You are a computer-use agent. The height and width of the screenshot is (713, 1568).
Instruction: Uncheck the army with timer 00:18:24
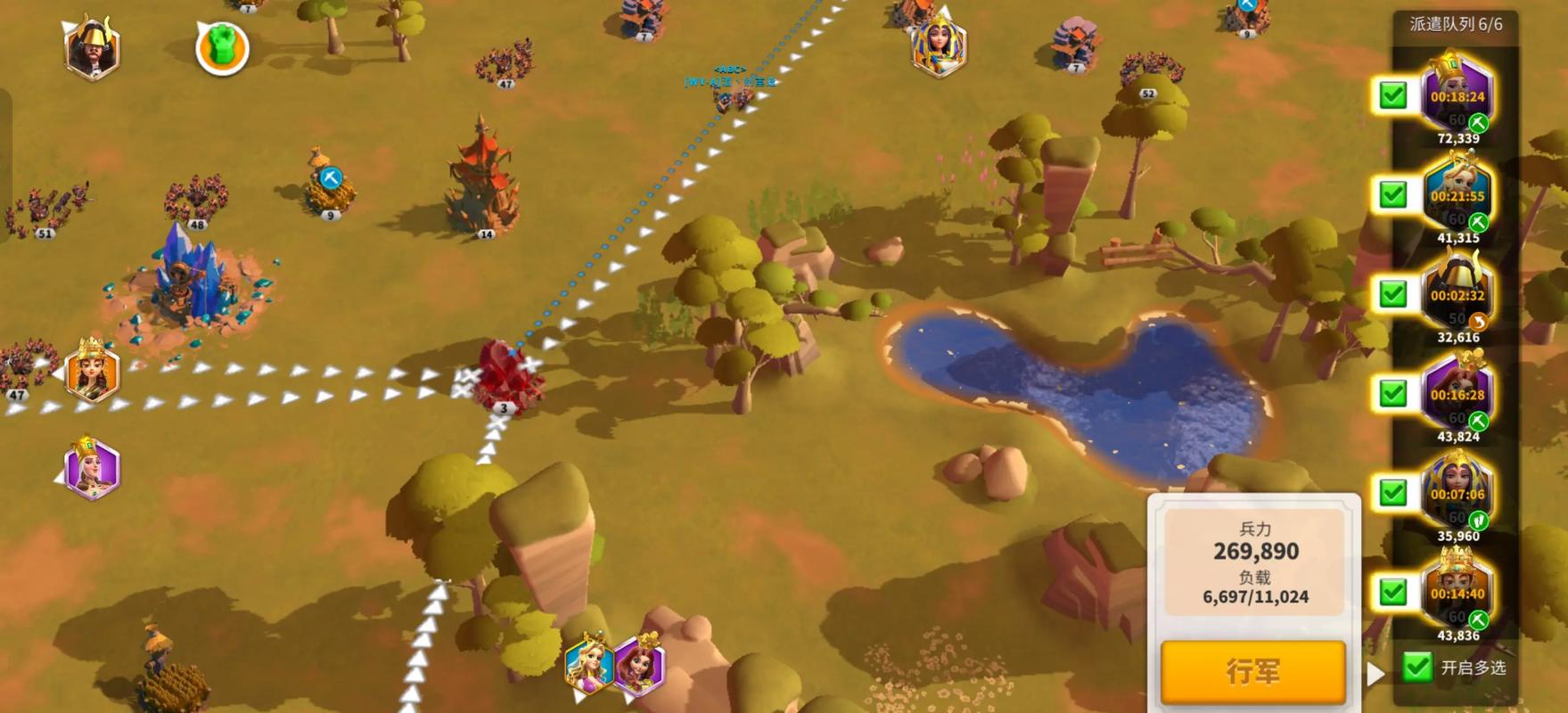[1392, 95]
